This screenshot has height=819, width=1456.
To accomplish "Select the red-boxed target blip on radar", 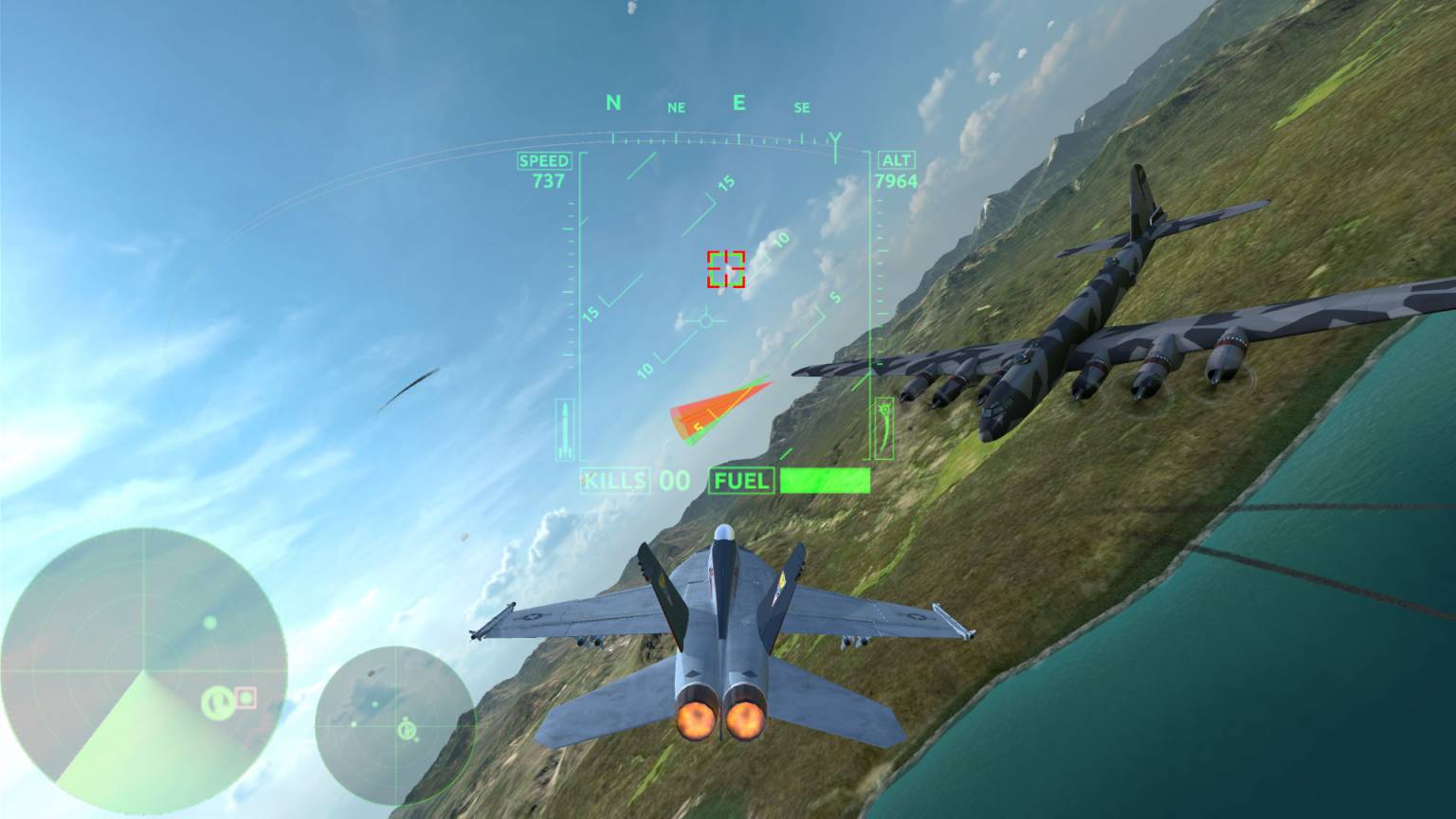I will coord(246,699).
